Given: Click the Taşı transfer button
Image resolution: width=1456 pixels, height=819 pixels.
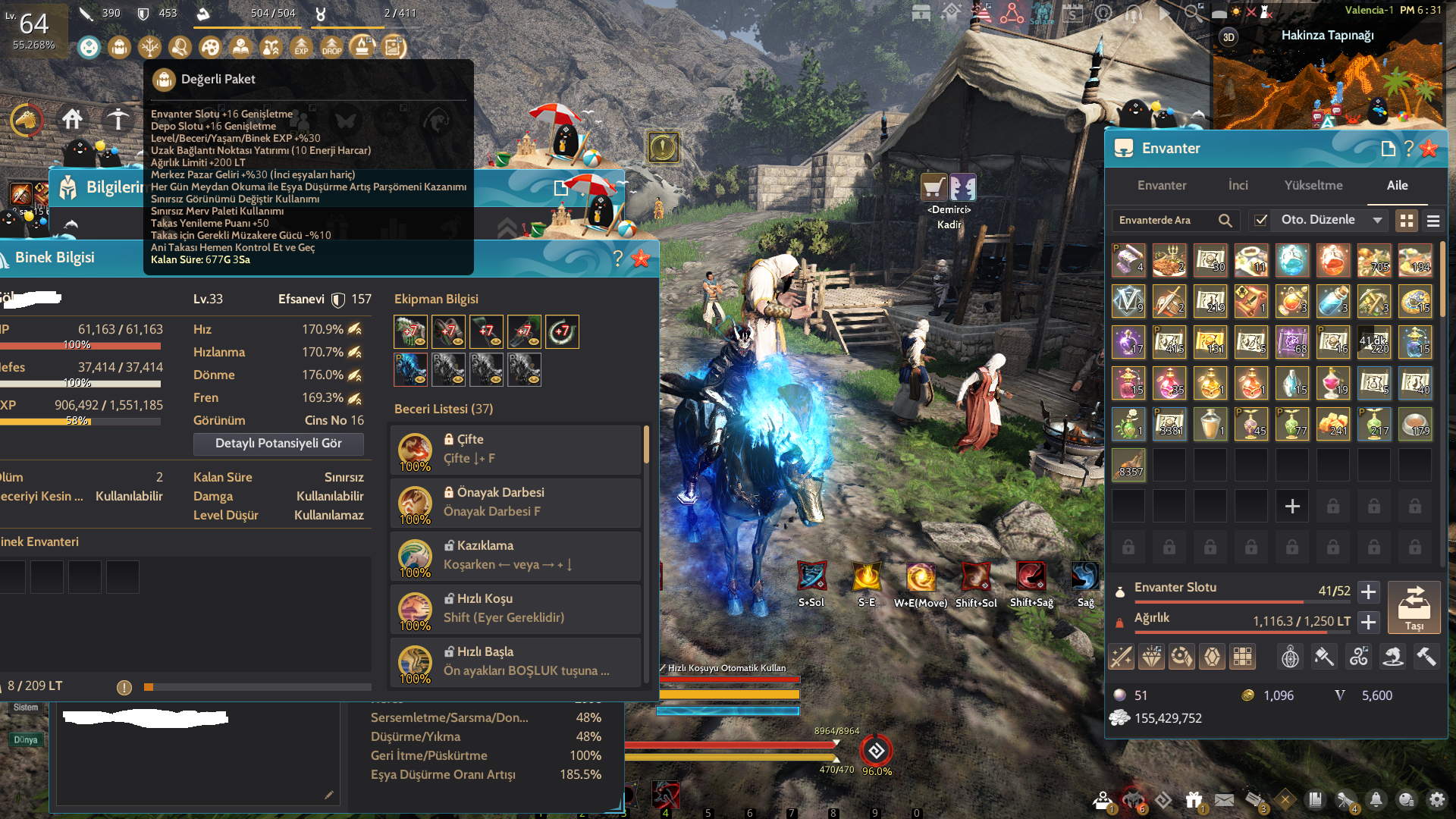Looking at the screenshot, I should [1414, 607].
